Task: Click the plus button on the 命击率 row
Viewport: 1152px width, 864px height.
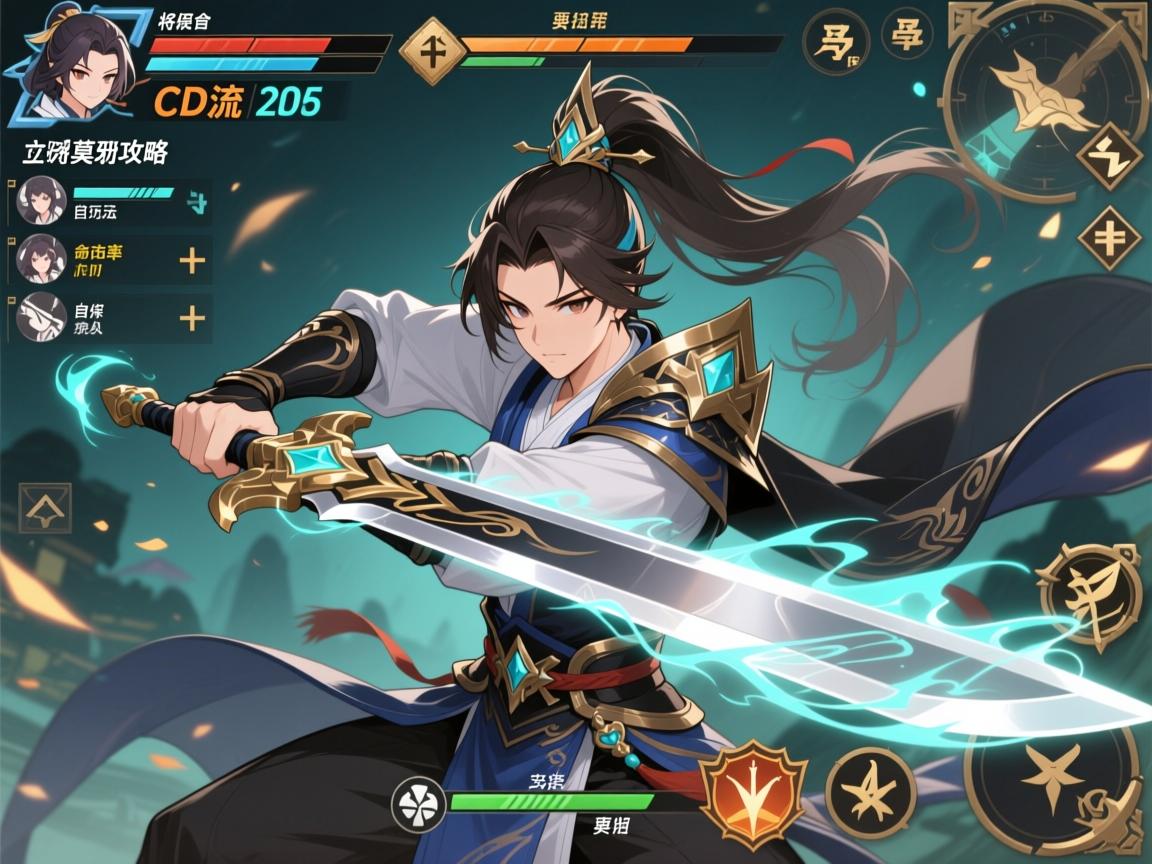Action: 192,262
